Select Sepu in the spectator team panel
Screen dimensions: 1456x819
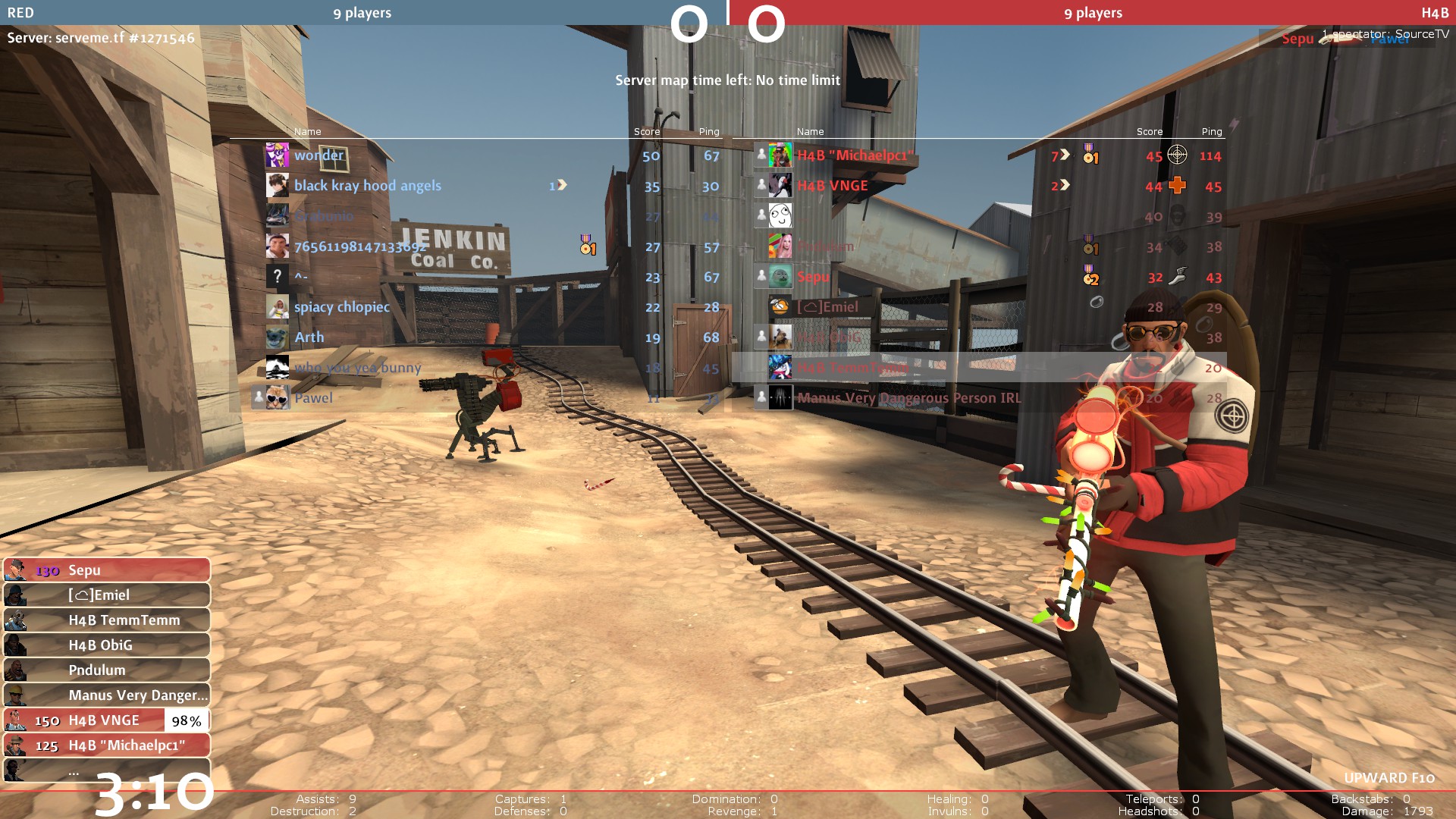(x=106, y=570)
